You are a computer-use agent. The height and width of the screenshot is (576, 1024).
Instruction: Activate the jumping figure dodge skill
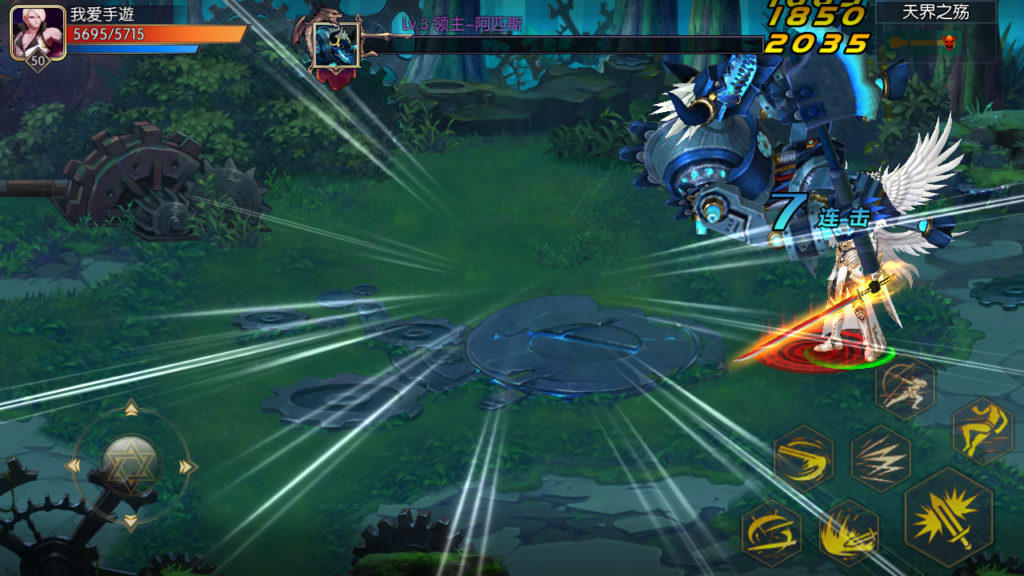[982, 431]
